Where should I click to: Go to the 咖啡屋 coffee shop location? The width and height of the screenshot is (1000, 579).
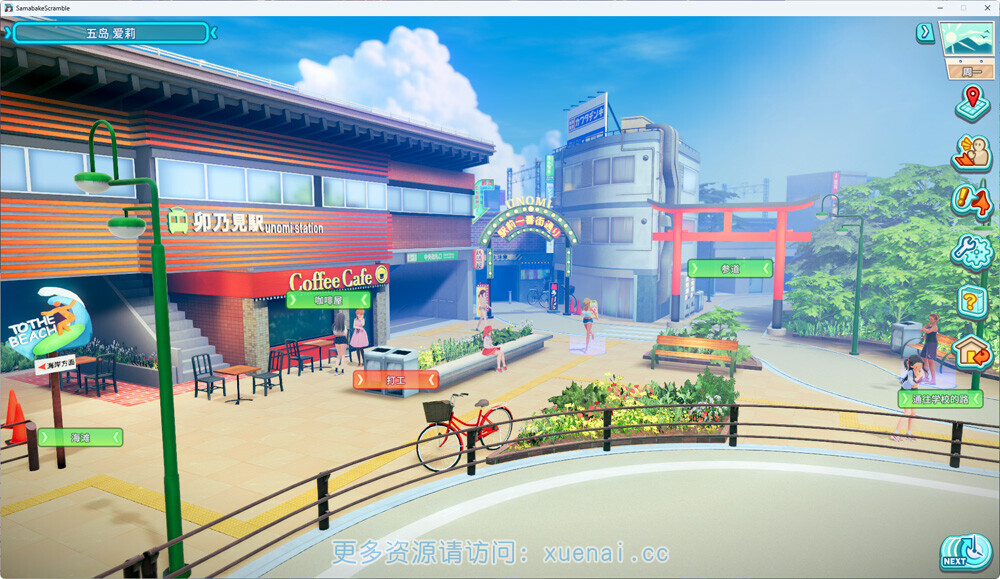click(x=328, y=299)
